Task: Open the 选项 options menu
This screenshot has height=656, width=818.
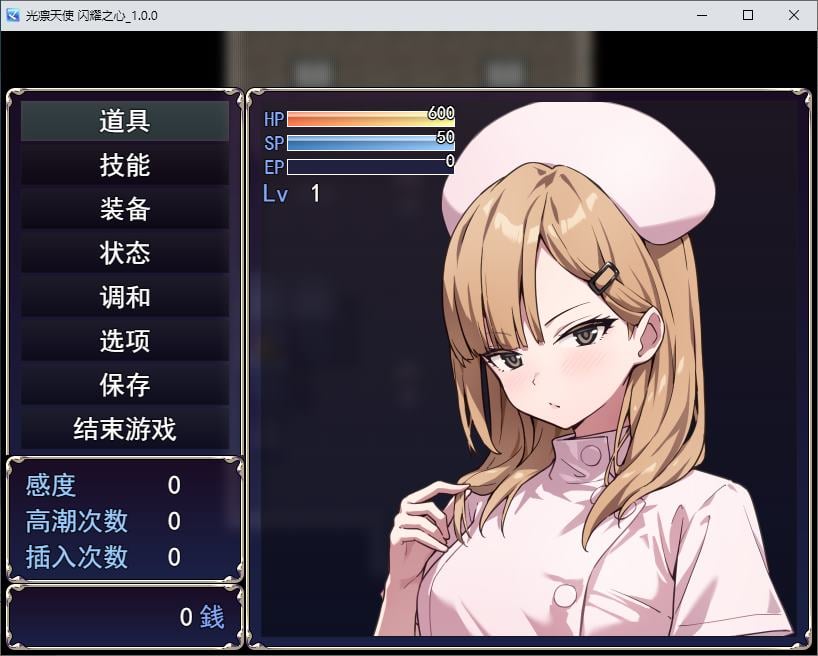Action: 125,341
